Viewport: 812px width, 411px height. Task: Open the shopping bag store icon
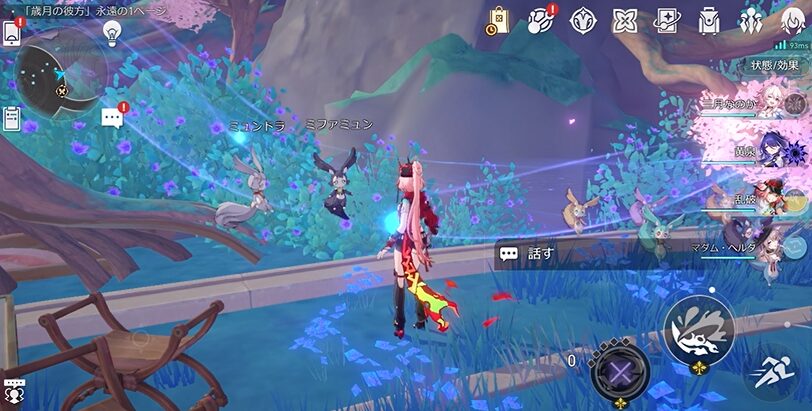tap(499, 20)
